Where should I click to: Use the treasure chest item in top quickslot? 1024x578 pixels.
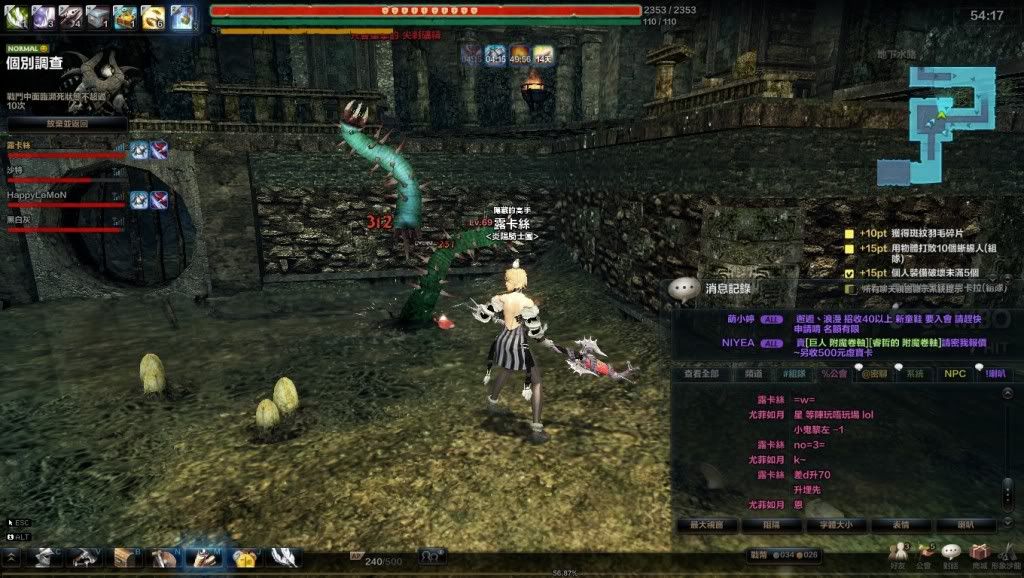tap(125, 15)
